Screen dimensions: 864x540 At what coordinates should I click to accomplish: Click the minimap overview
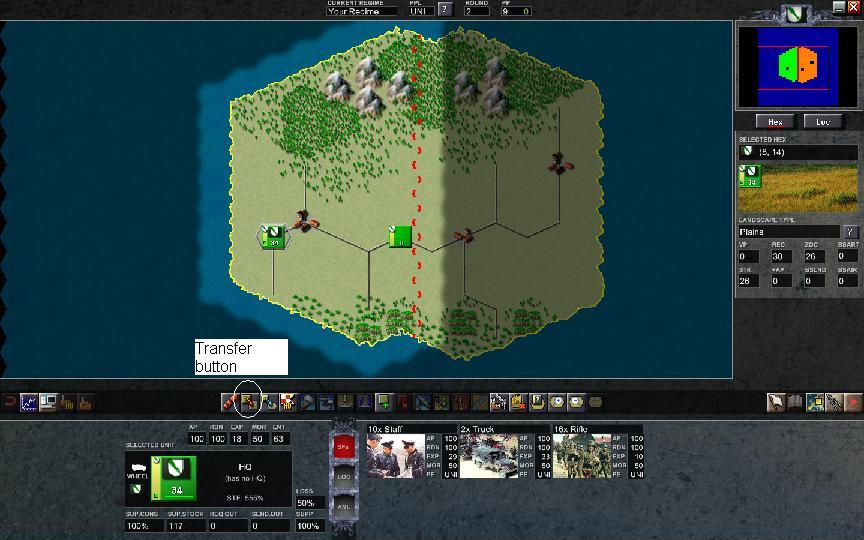[798, 66]
